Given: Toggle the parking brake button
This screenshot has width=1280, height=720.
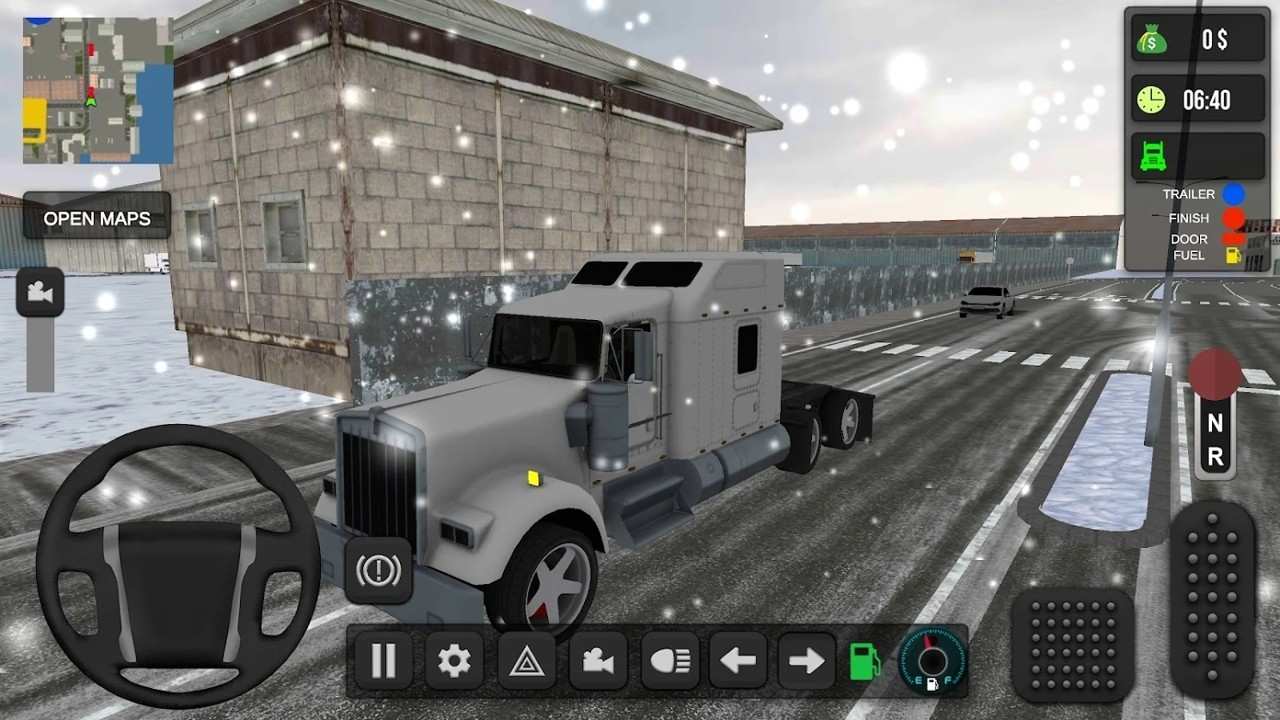Looking at the screenshot, I should pos(379,570).
